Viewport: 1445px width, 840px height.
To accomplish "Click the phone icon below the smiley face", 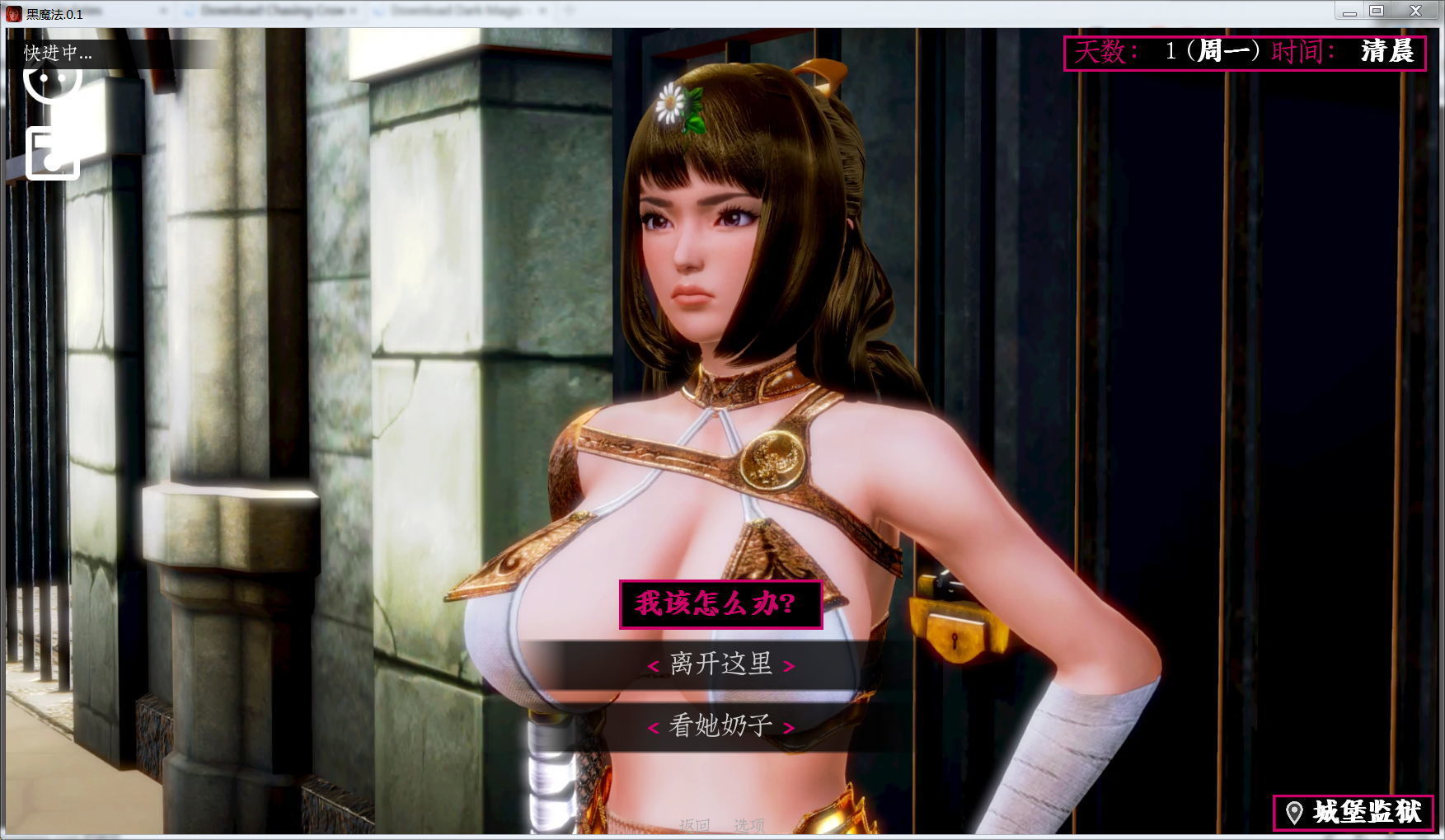I will coord(53,153).
